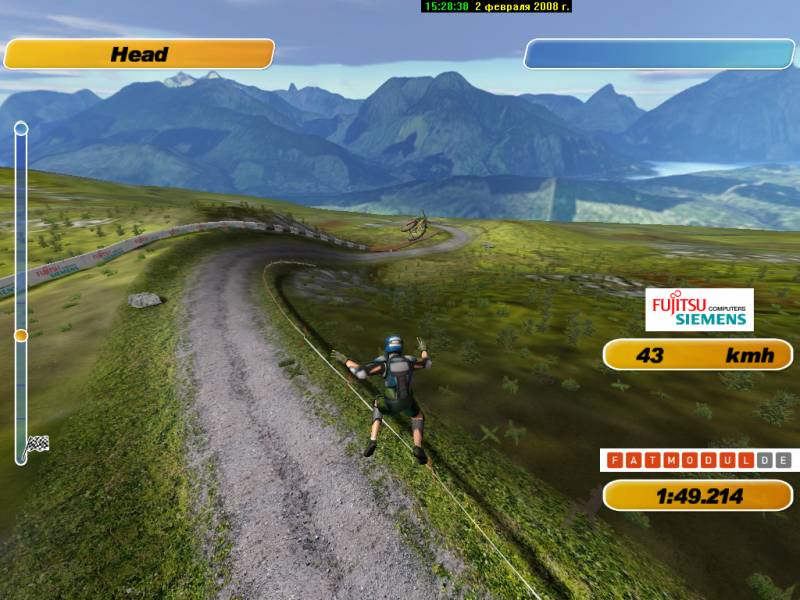Click the Fujitsu Siemens sponsor logo
This screenshot has height=600, width=800.
[x=699, y=309]
